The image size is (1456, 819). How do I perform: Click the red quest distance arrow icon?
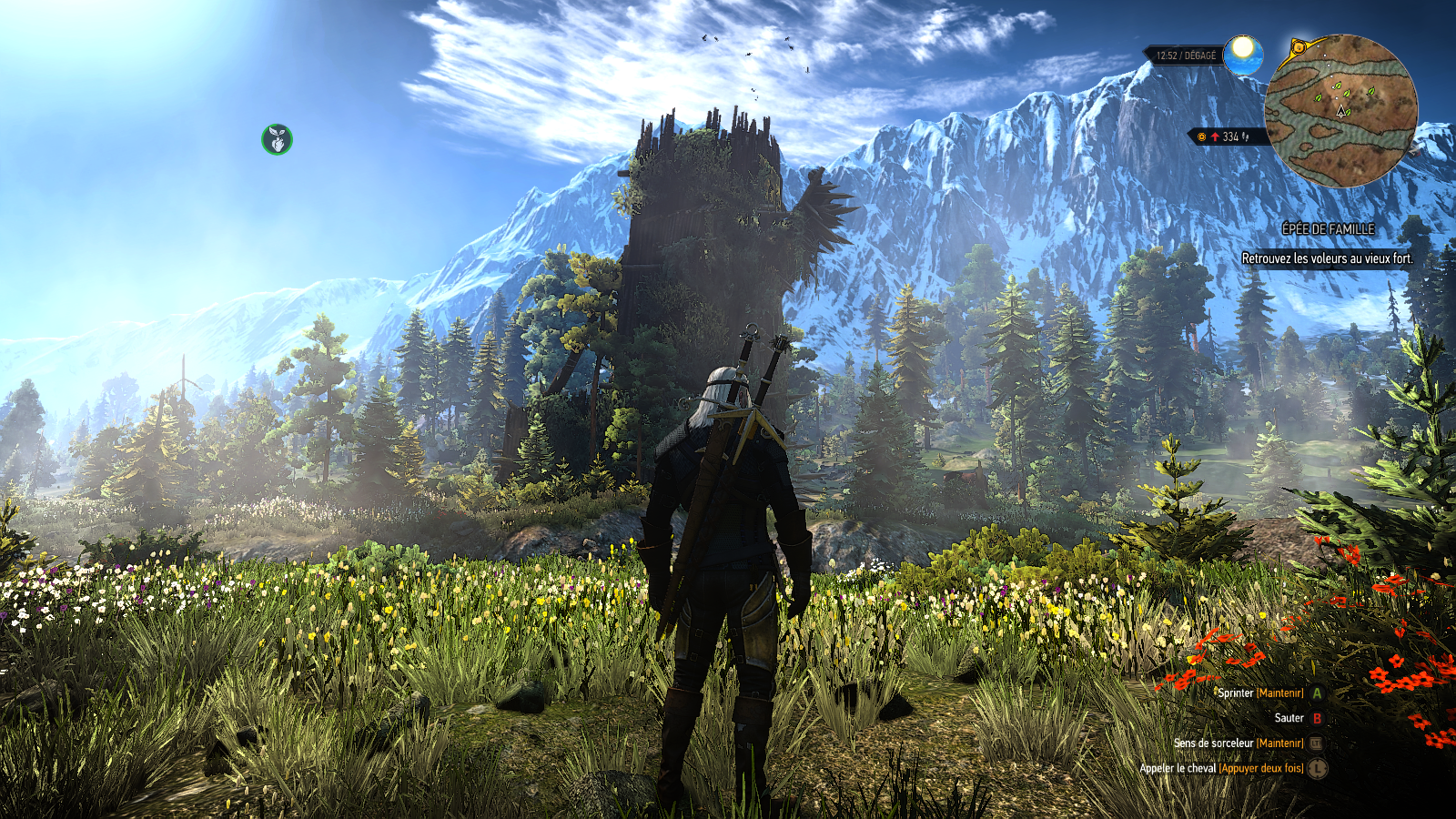point(1215,136)
